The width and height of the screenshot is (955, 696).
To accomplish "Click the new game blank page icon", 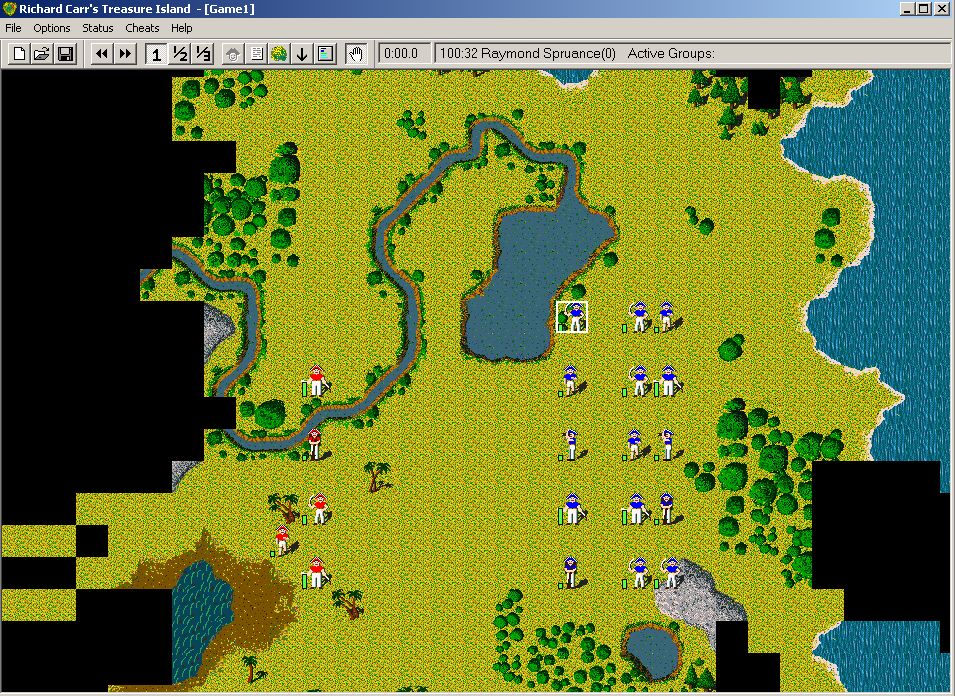I will pyautogui.click(x=19, y=54).
